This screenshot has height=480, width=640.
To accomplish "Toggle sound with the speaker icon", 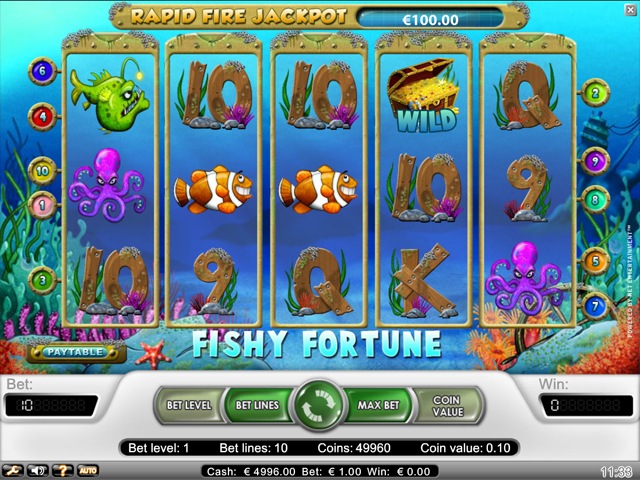I will point(39,470).
